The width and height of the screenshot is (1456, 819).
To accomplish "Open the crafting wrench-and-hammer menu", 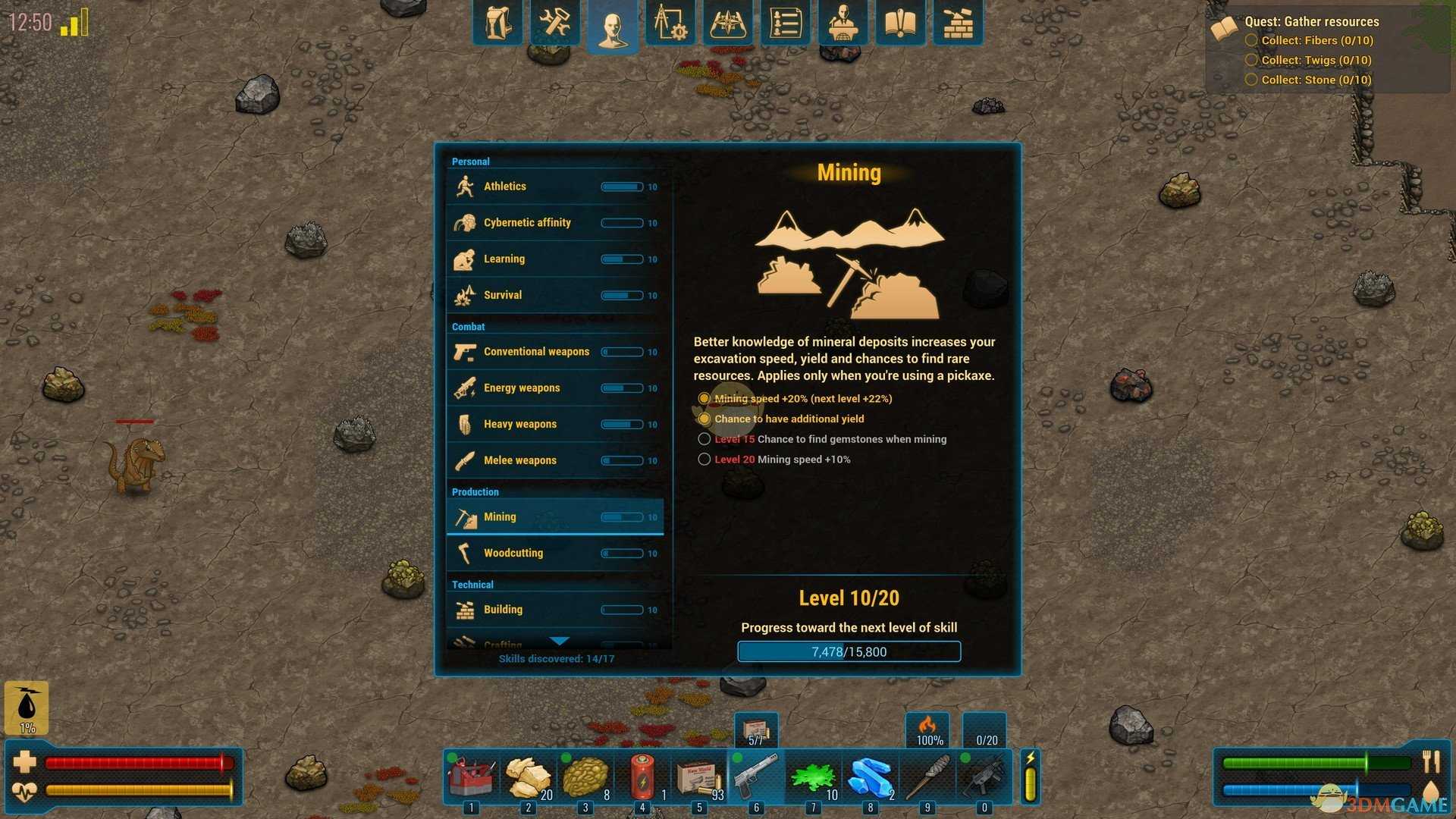I will (555, 24).
